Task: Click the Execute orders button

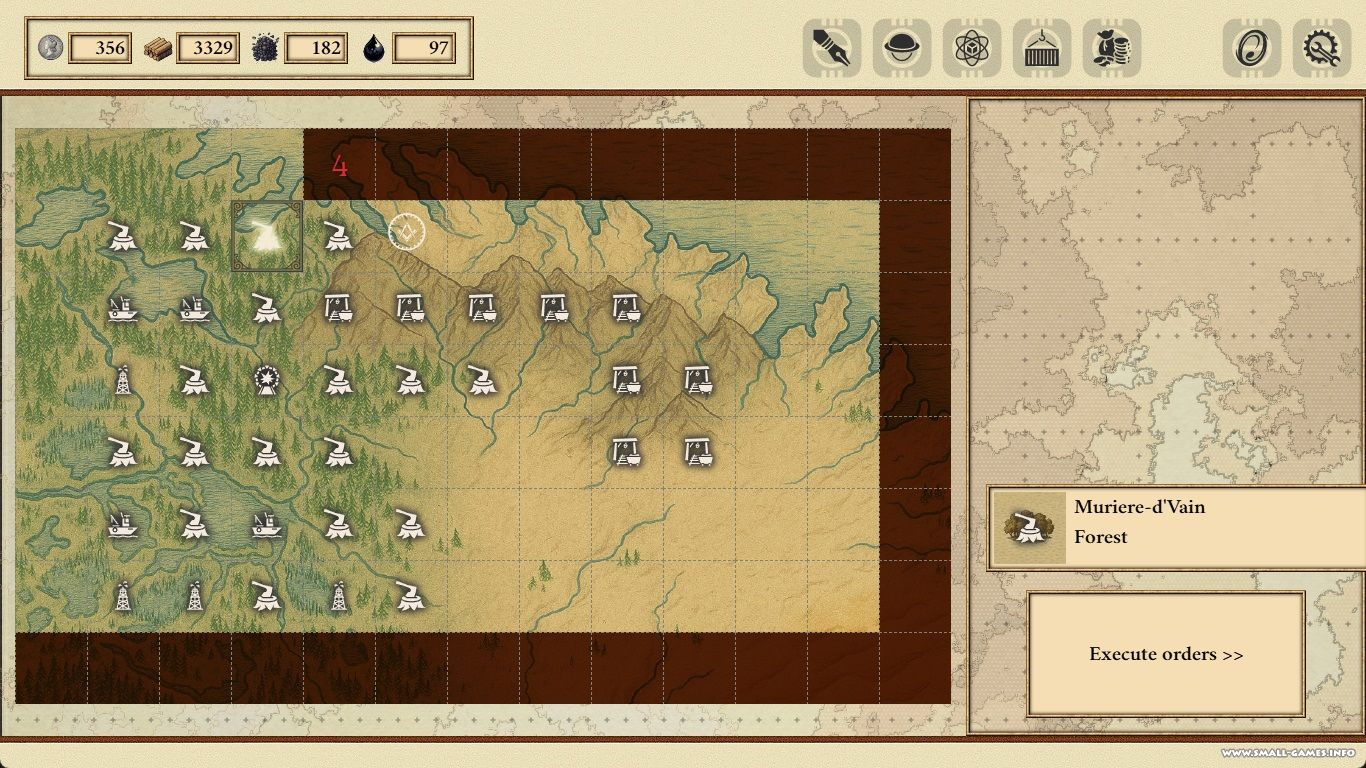Action: [1166, 654]
